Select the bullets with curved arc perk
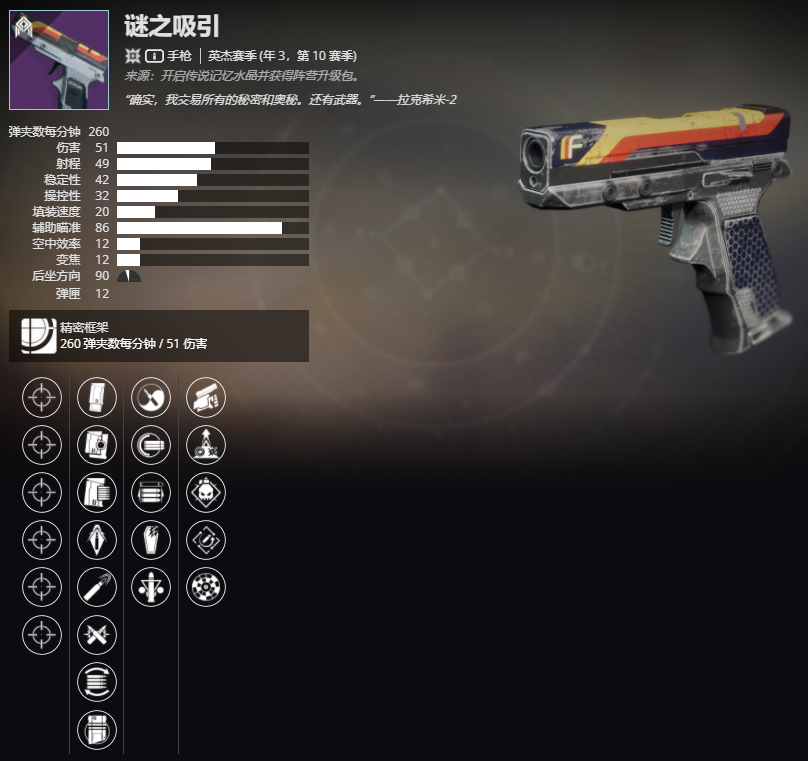808x761 pixels. [x=151, y=445]
